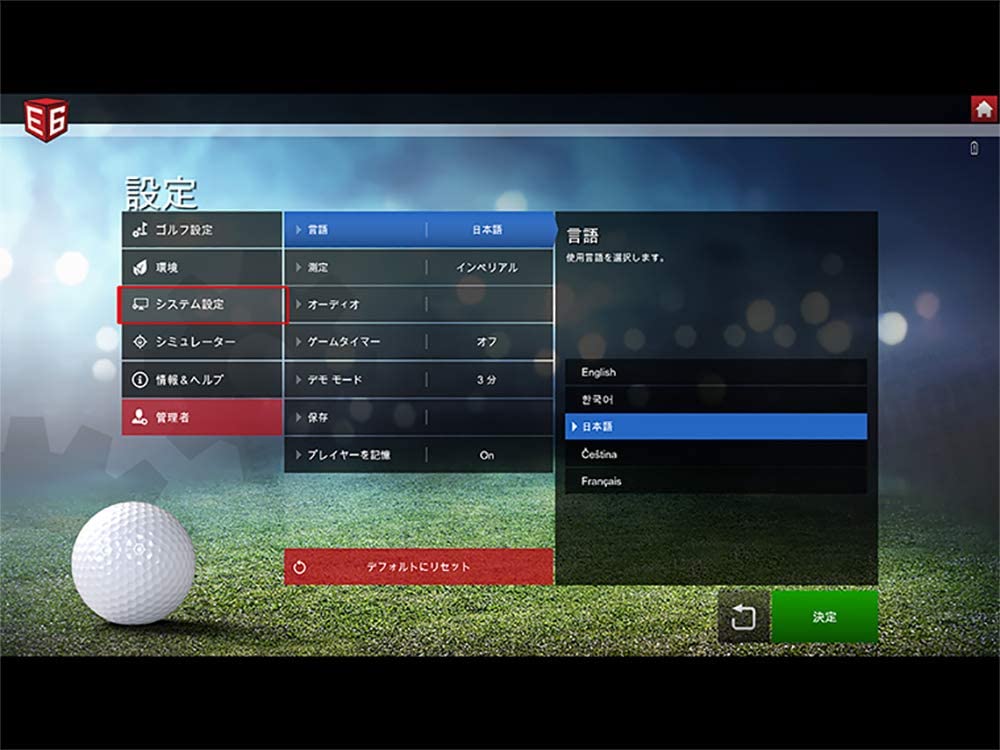Choose the 測定 setting row
Image resolution: width=1000 pixels, height=750 pixels.
418,268
